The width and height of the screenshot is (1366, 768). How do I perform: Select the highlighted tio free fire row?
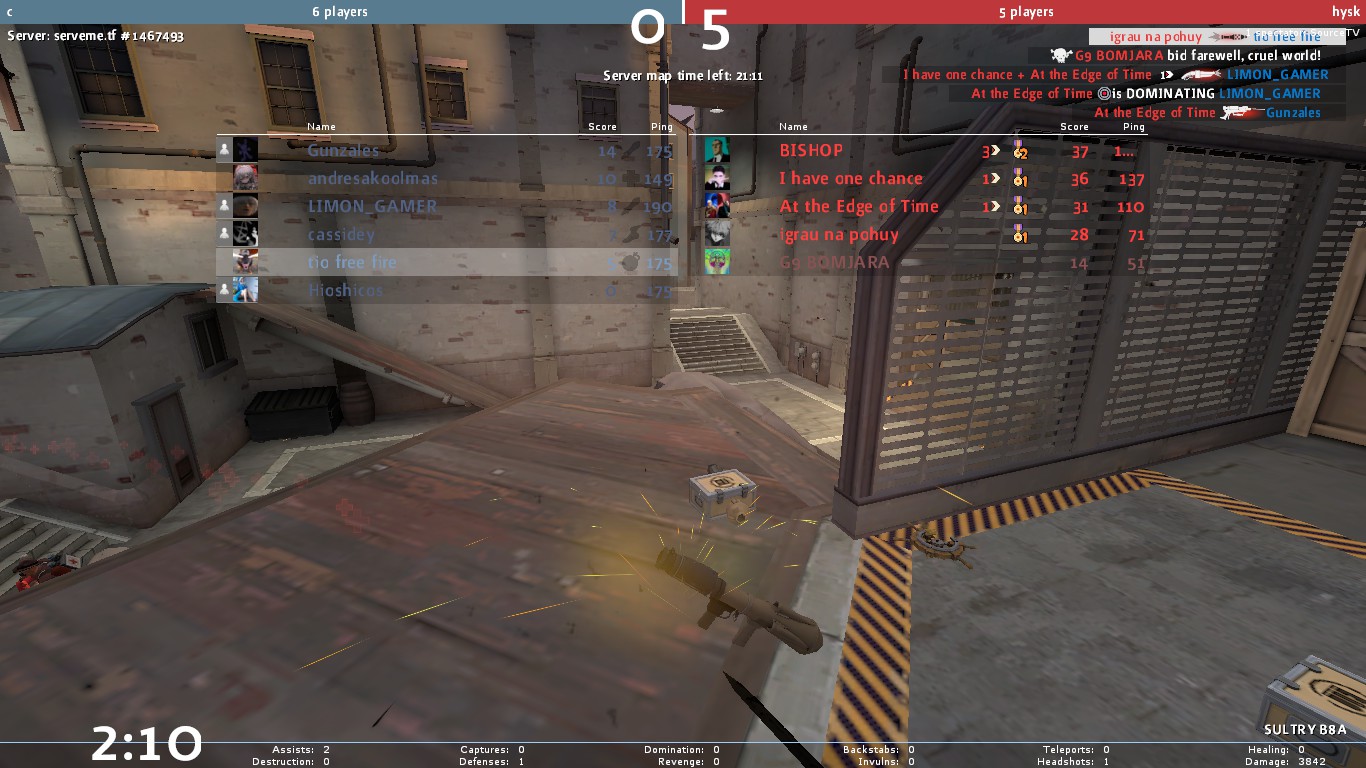point(352,262)
